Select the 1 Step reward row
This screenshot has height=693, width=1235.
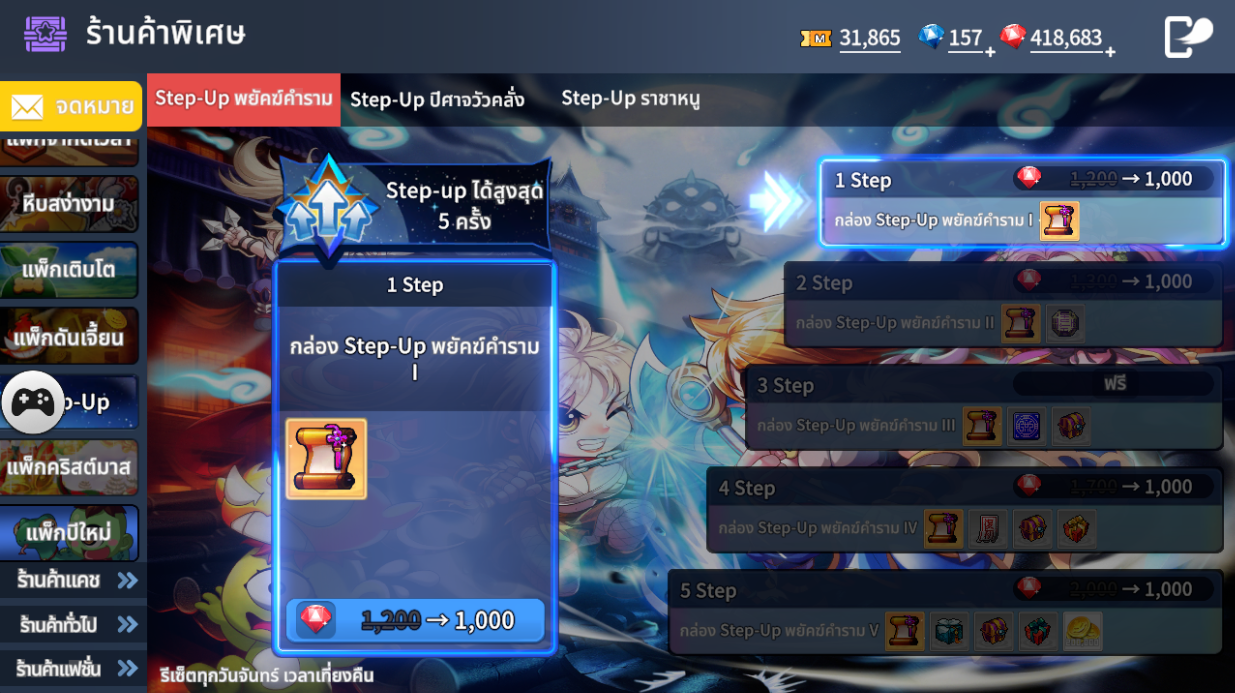click(1022, 202)
